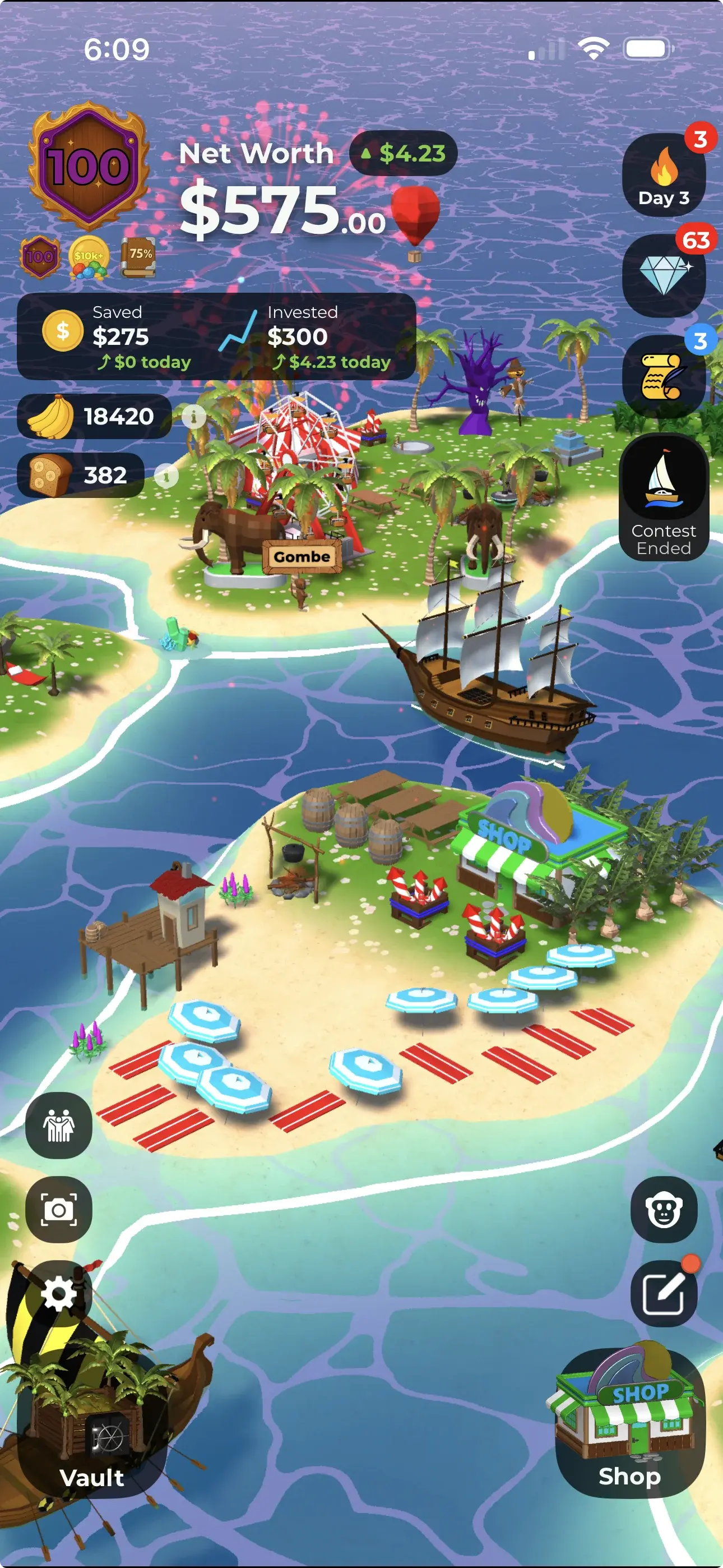Select the Gombe island sign
This screenshot has height=1568, width=723.
pos(302,555)
